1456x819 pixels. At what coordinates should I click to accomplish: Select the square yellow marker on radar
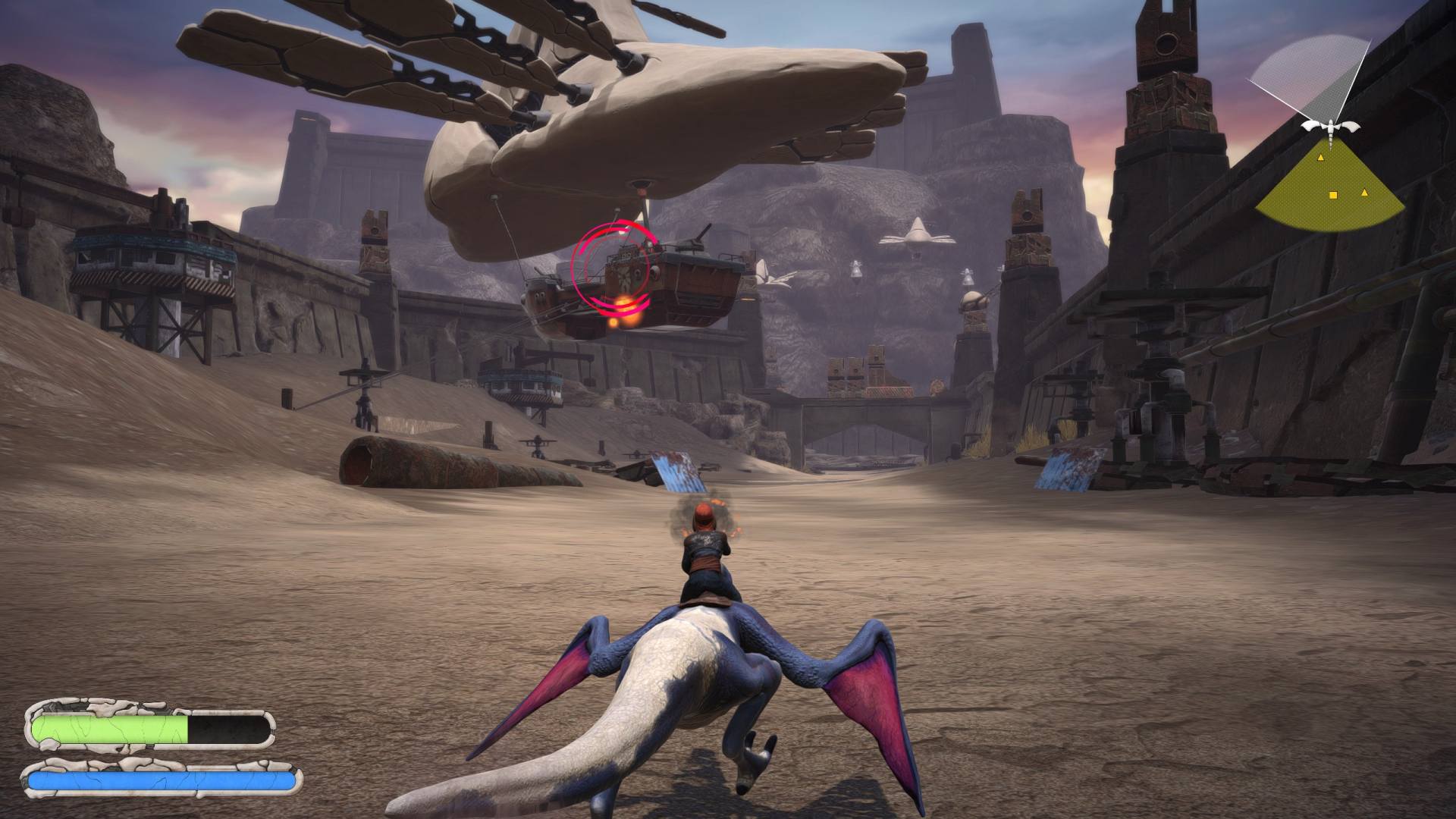pos(1333,196)
